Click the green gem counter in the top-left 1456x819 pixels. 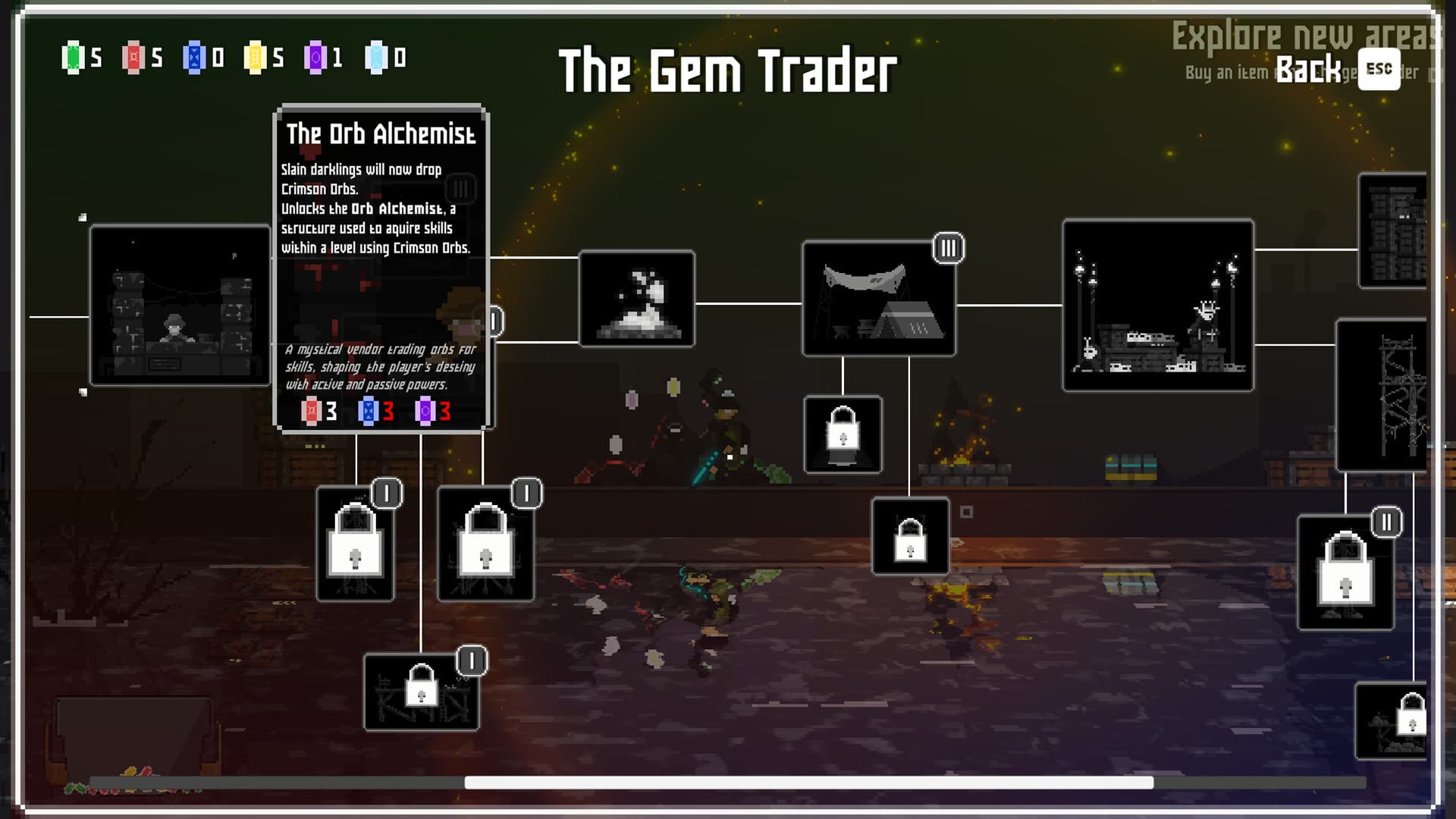74,55
